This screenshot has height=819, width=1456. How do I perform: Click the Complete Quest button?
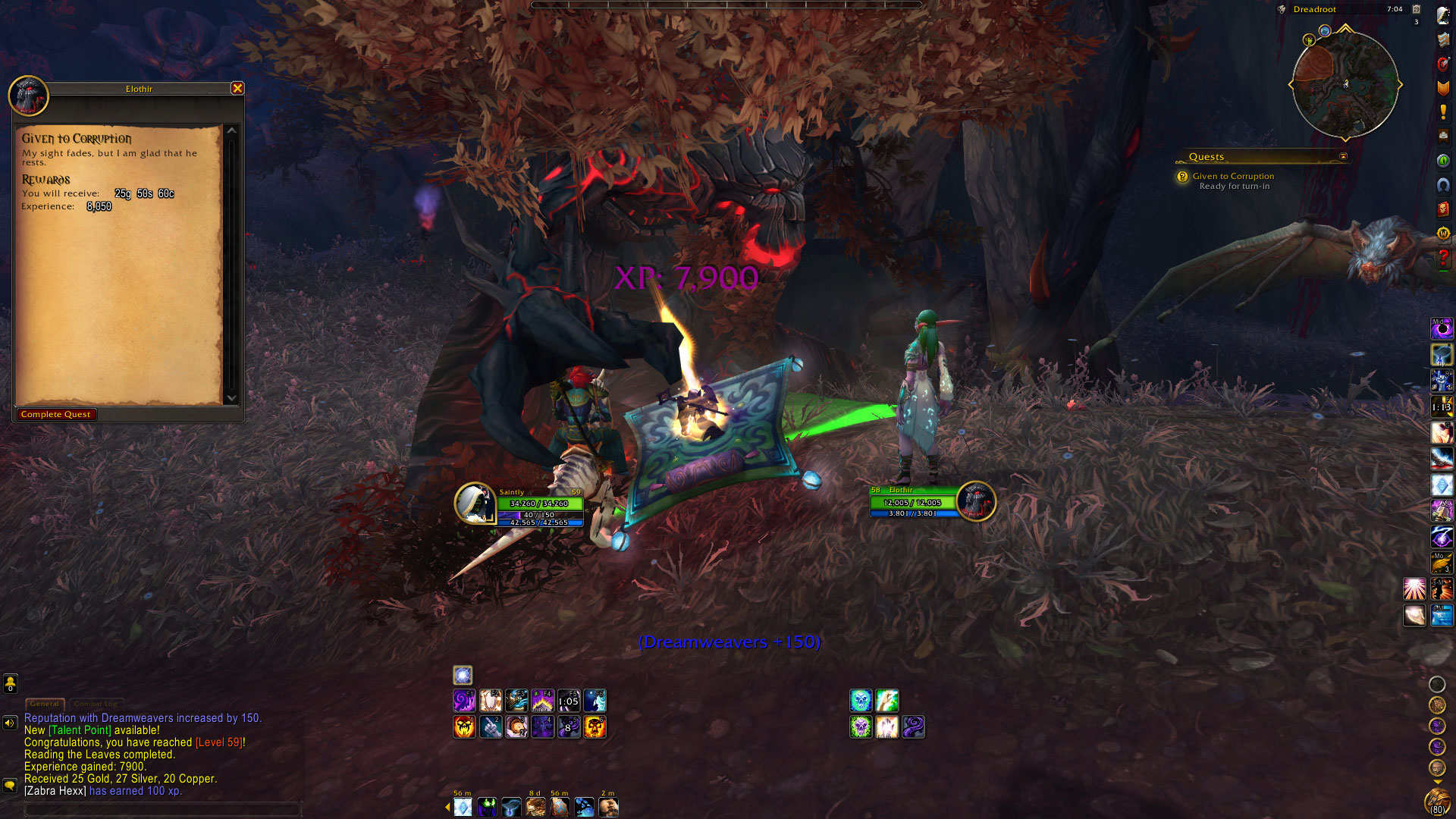tap(55, 414)
